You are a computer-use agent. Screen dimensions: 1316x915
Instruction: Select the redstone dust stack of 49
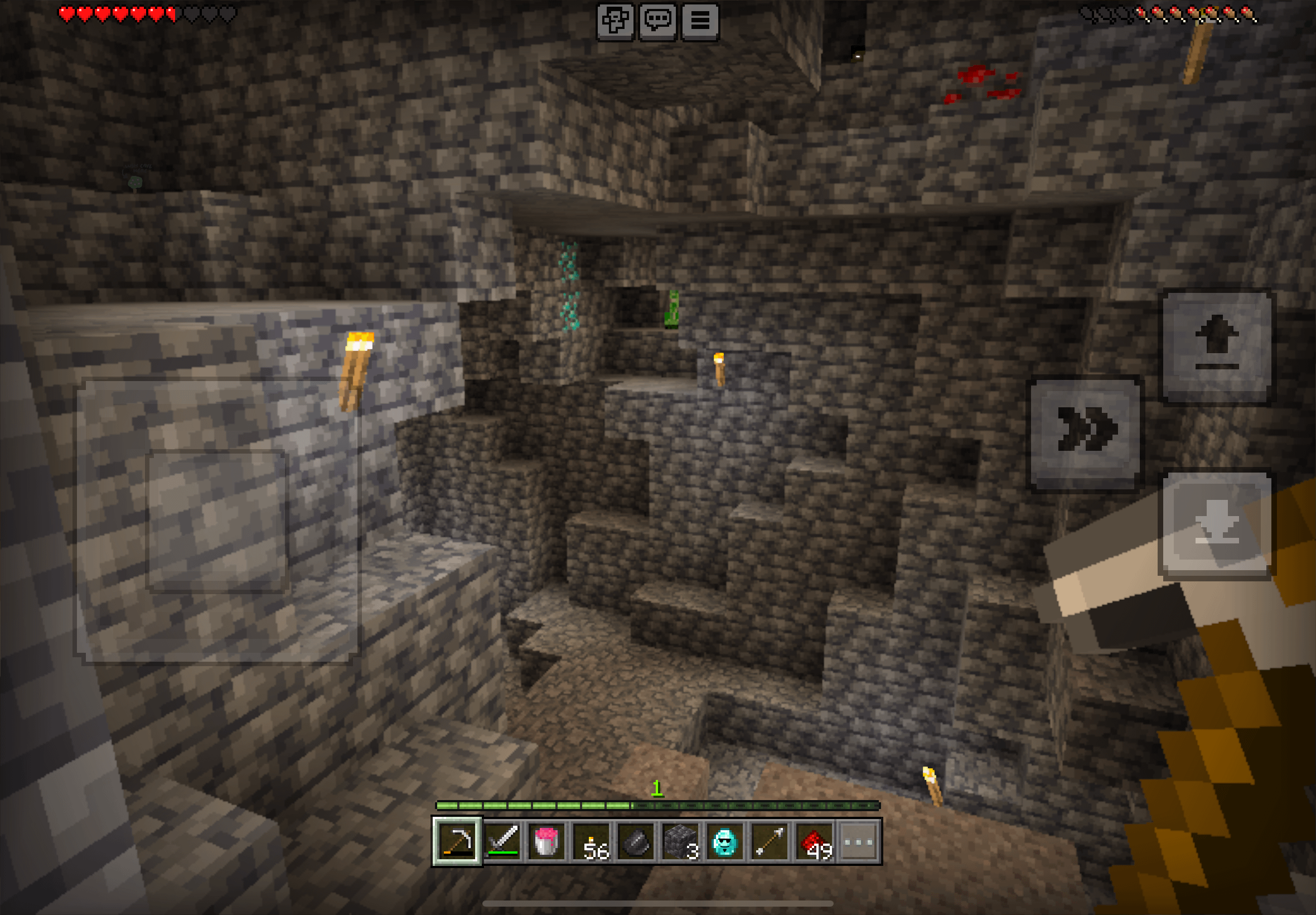(814, 841)
